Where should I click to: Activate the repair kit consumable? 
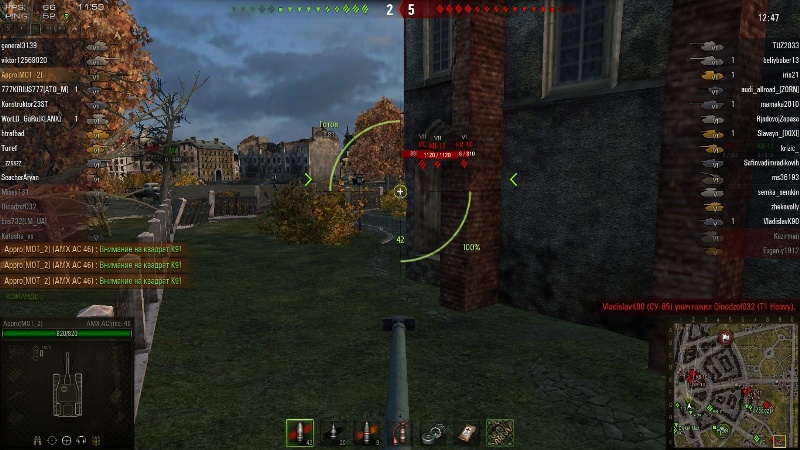pos(433,432)
